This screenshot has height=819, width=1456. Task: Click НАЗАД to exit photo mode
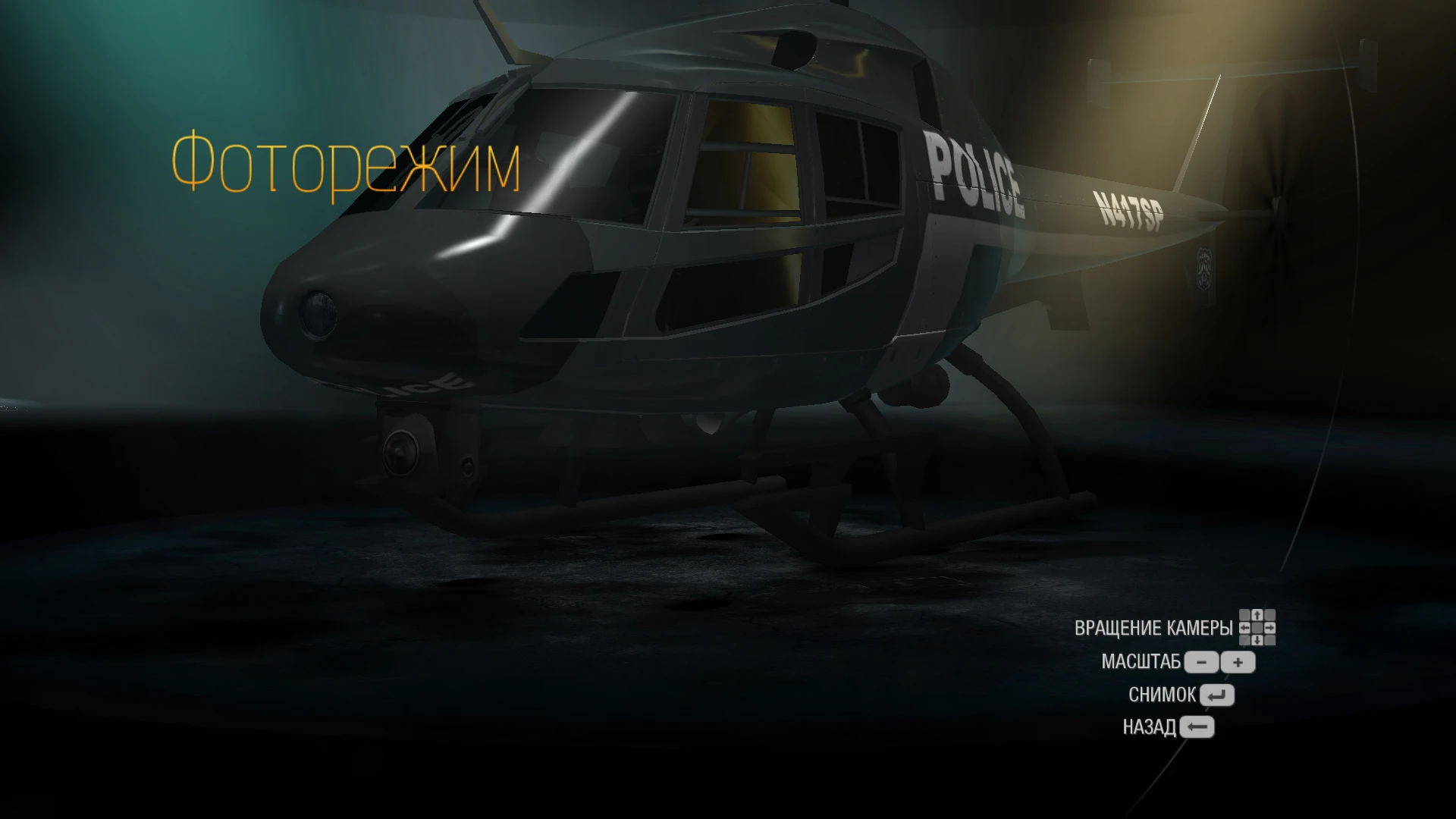[x=1150, y=726]
